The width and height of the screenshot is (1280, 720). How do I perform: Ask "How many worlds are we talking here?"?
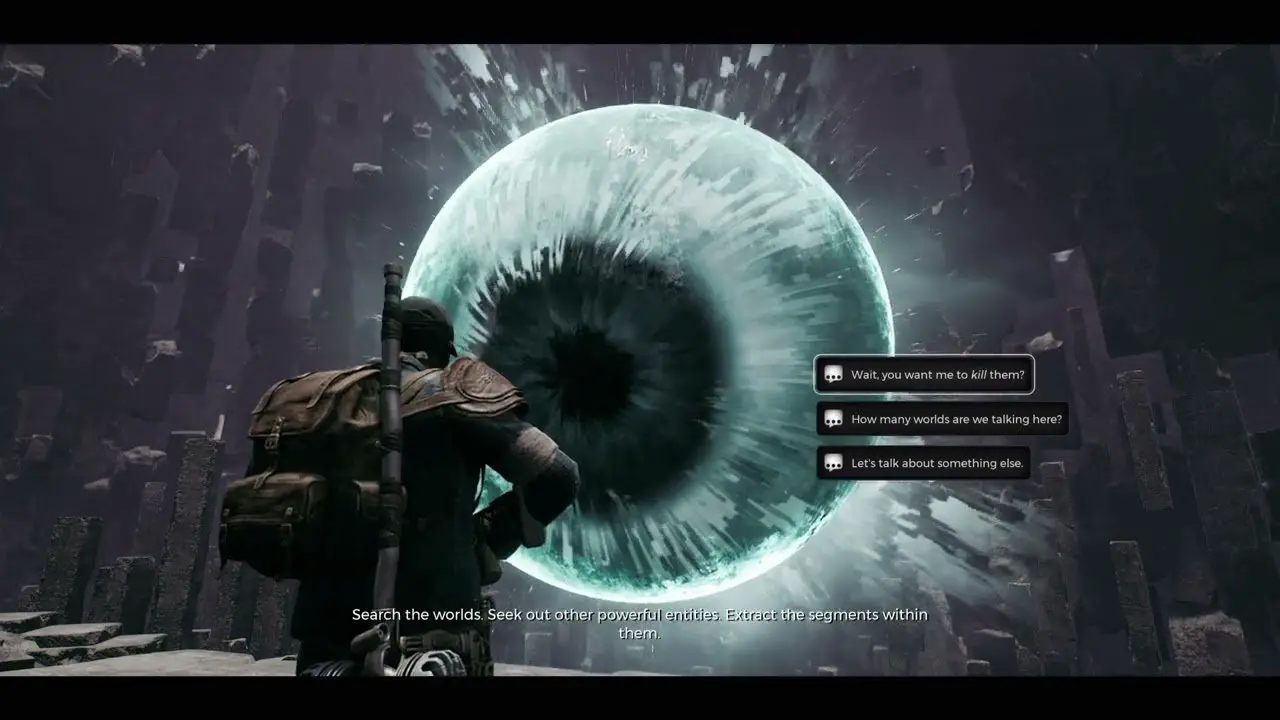(x=942, y=419)
